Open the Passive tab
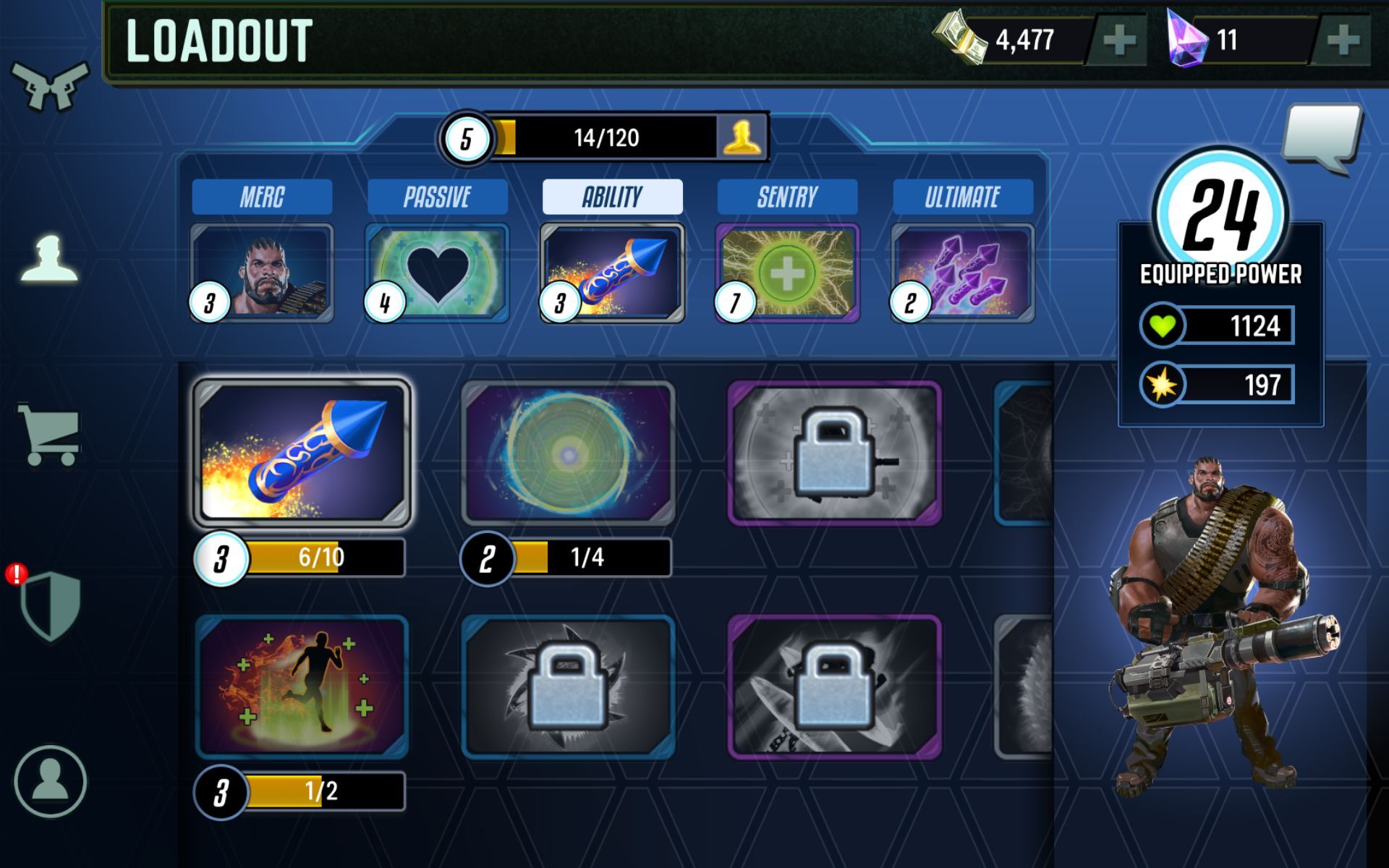 437,197
